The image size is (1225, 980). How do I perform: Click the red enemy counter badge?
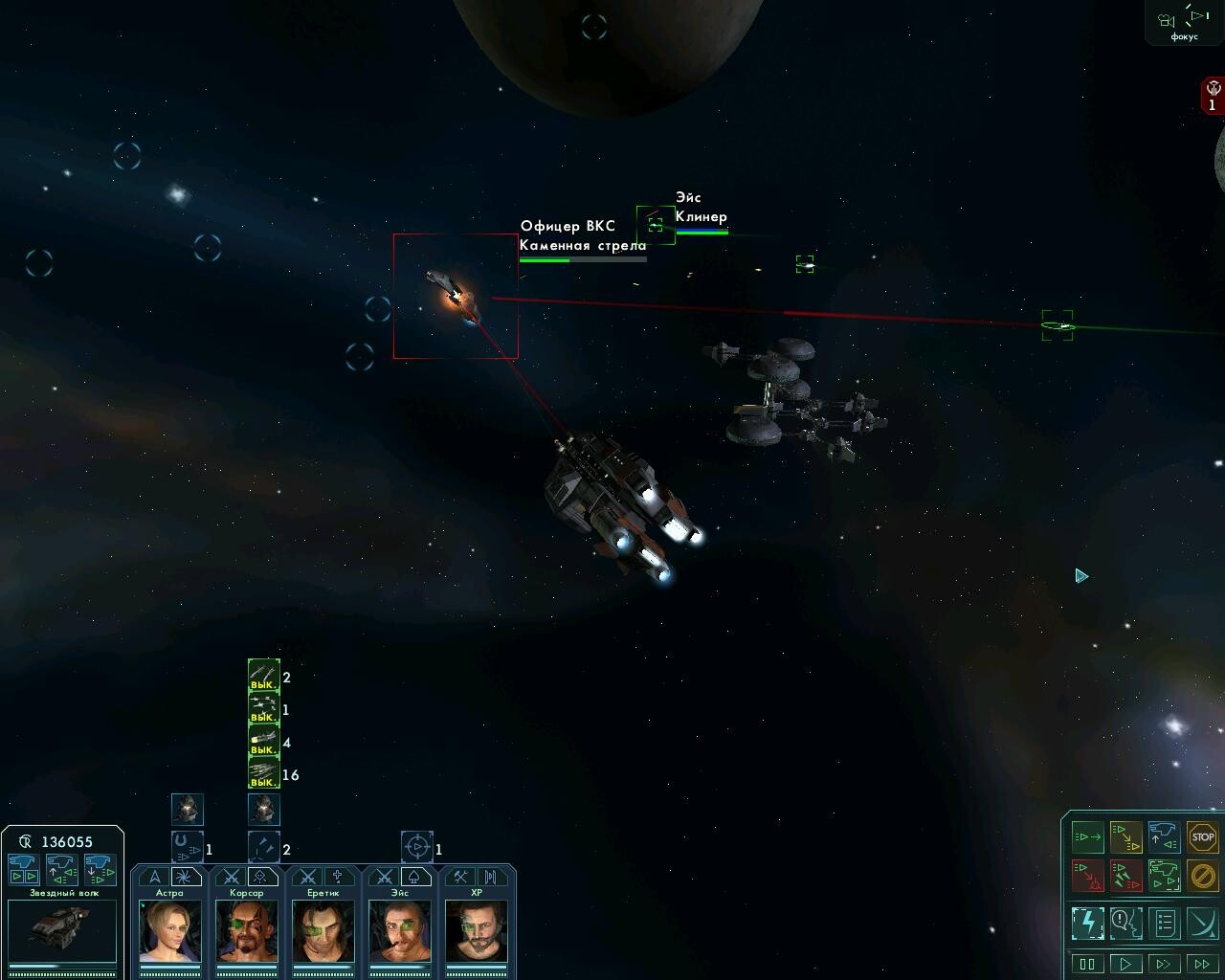click(1212, 97)
